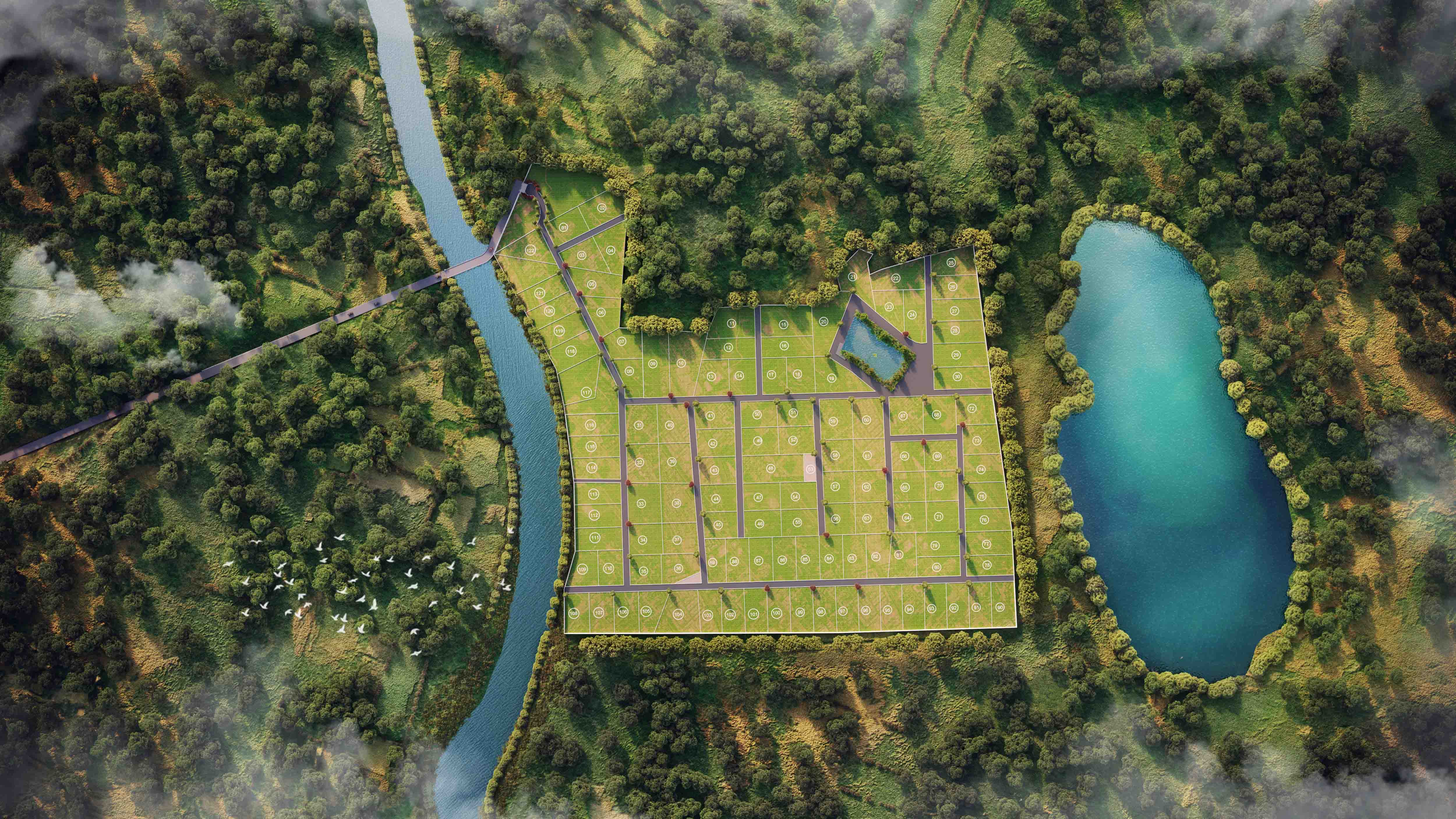Viewport: 1456px width, 819px height.
Task: Select plot marker 02
Action: pos(601,208)
